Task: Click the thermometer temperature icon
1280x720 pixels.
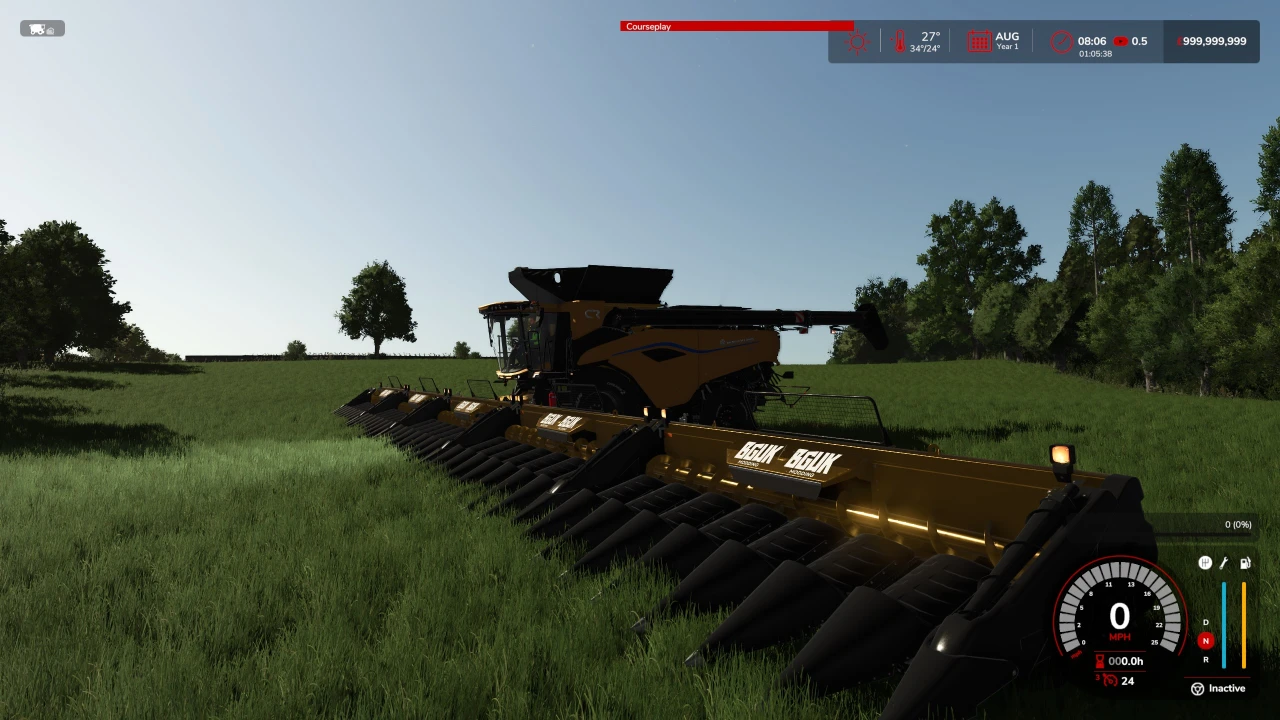Action: (x=899, y=40)
